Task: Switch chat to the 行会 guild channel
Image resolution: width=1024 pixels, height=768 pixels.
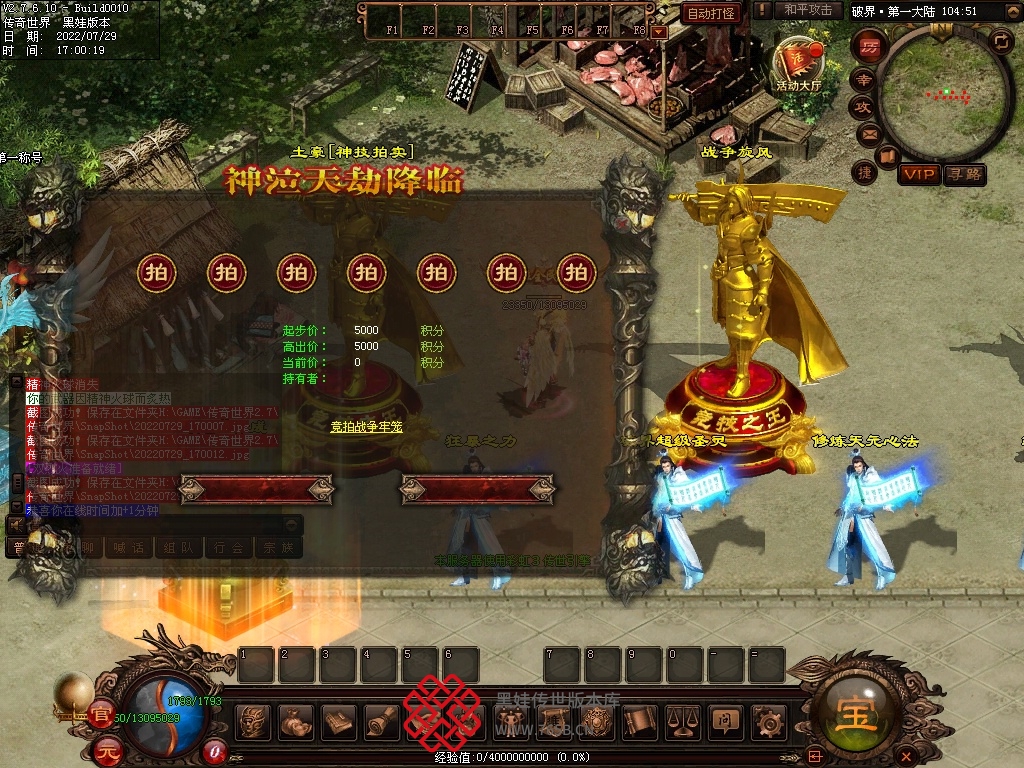Action: point(229,548)
